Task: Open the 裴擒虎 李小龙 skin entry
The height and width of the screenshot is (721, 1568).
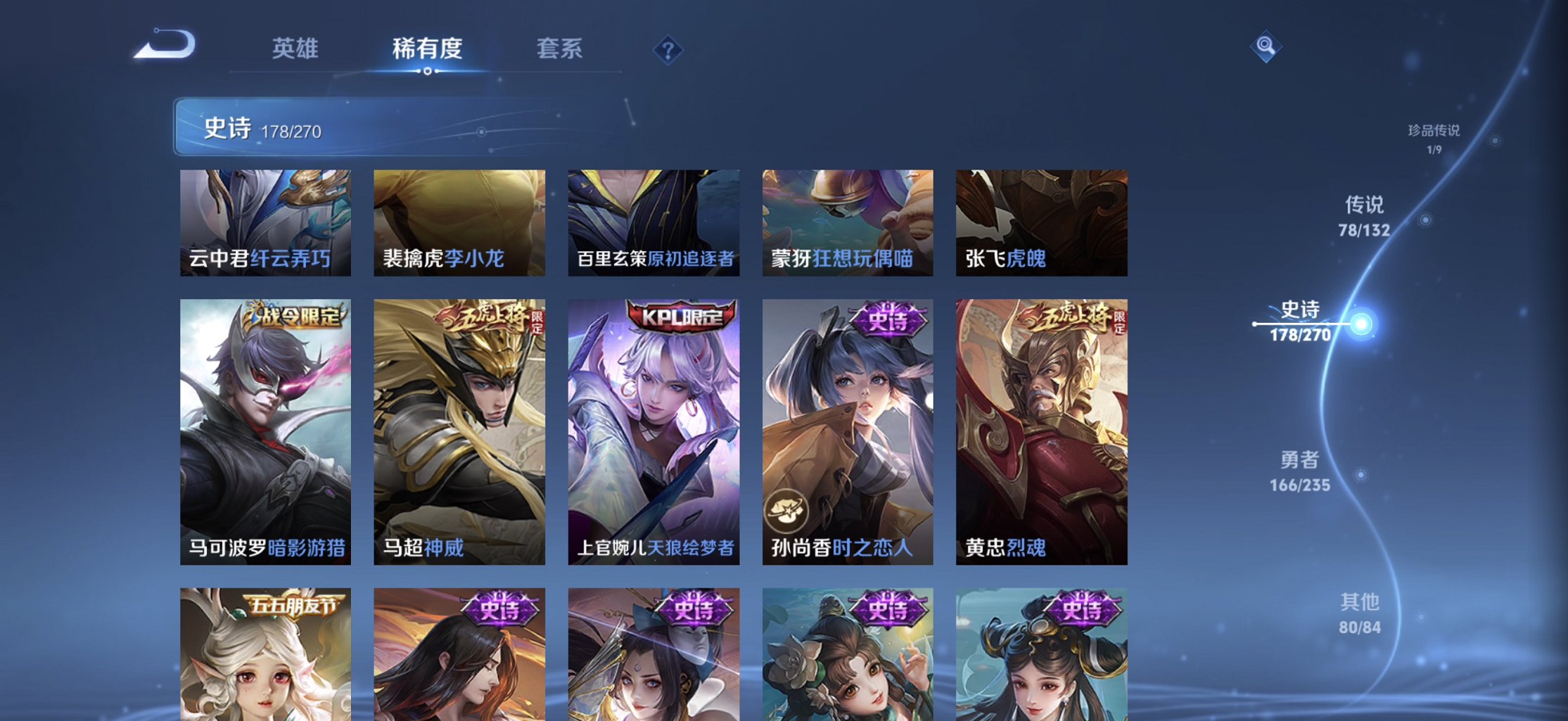Action: [x=459, y=222]
